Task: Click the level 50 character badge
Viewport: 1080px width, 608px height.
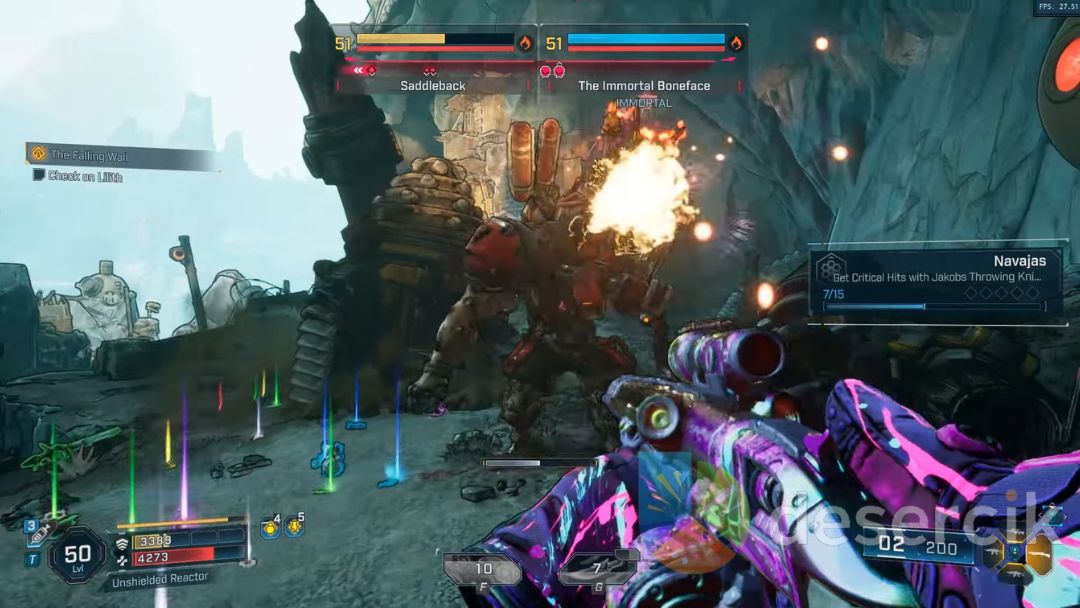Action: [x=77, y=554]
